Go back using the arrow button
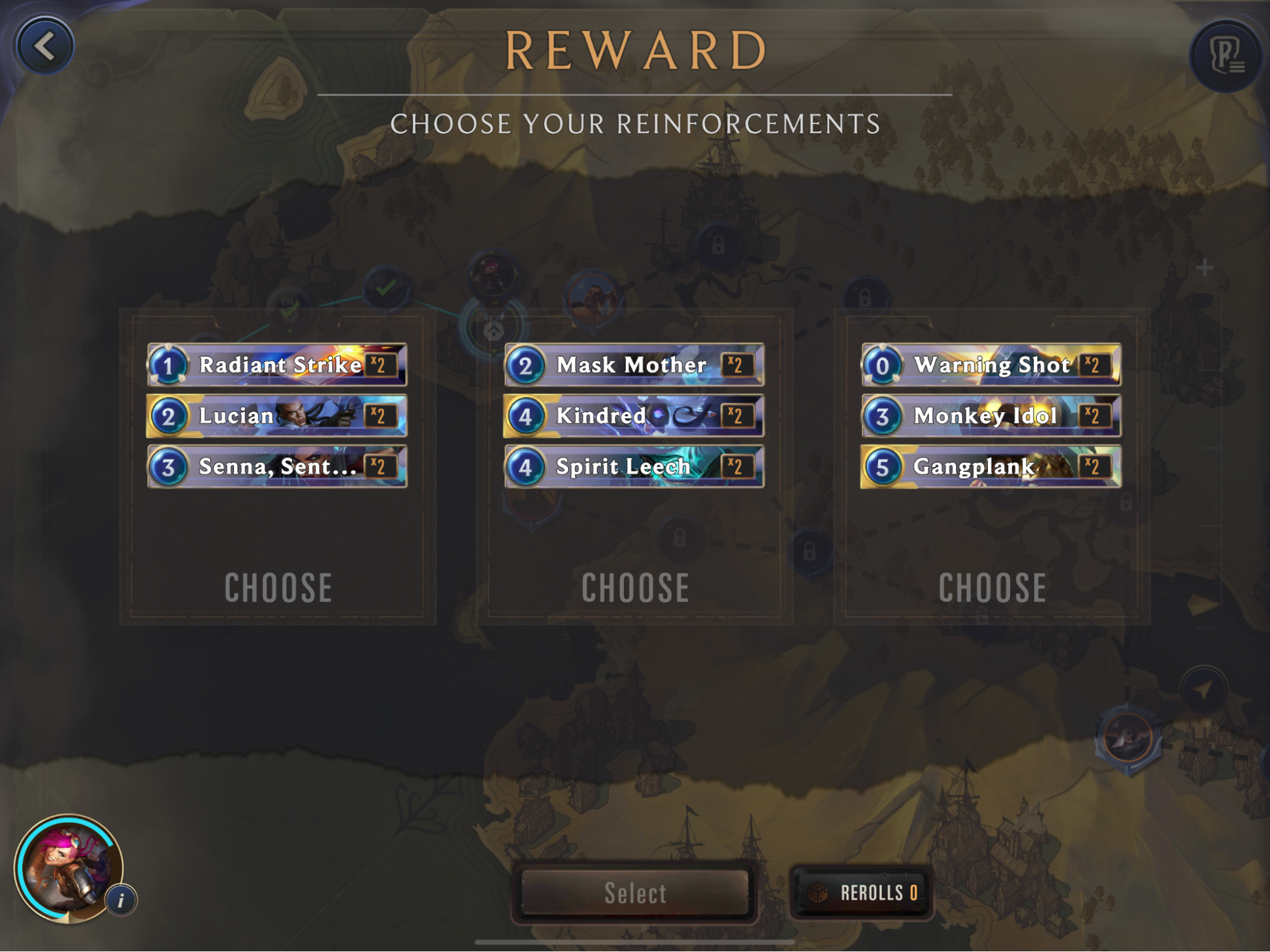The image size is (1270, 952). 45,46
